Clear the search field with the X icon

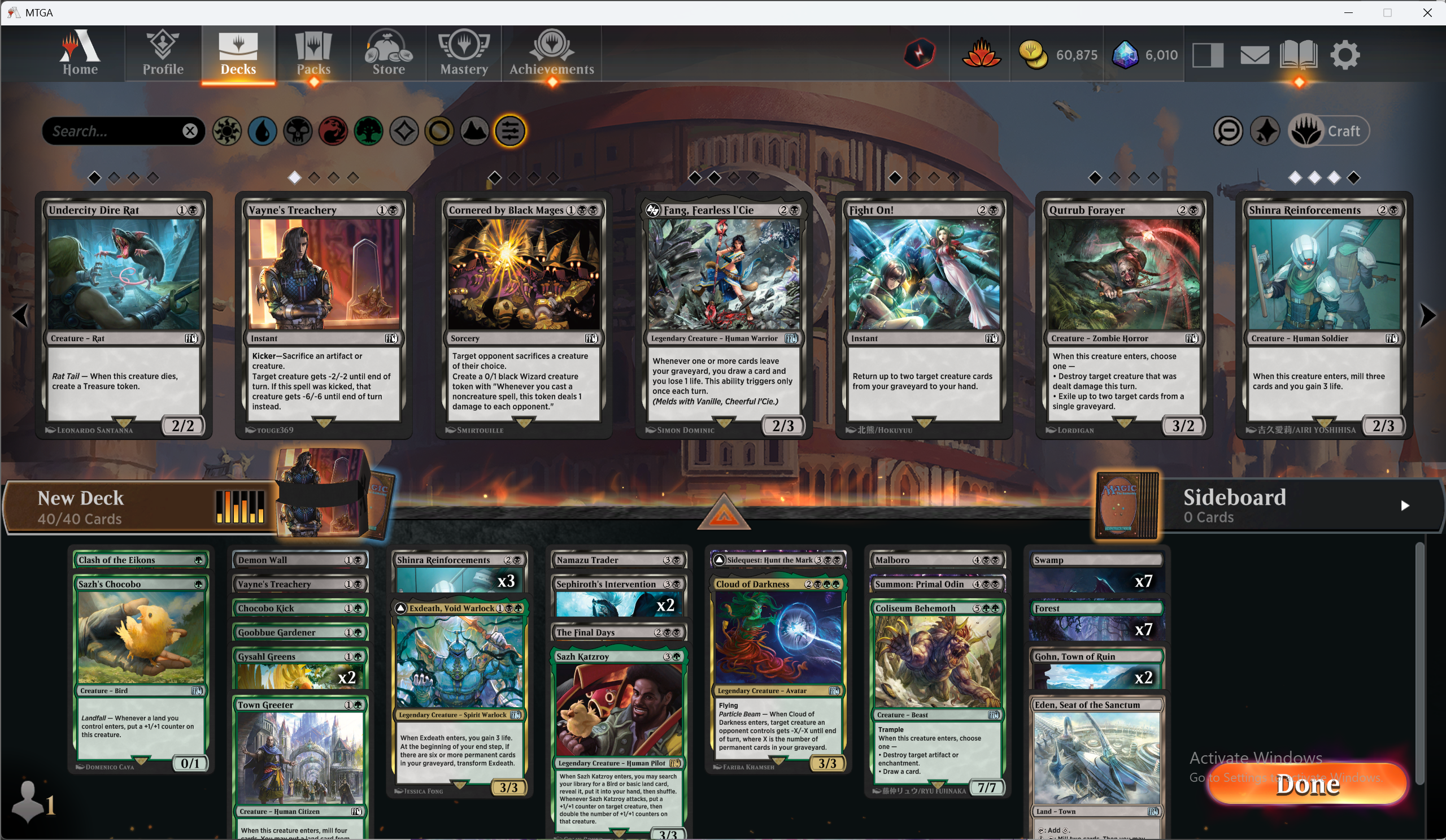coord(190,131)
